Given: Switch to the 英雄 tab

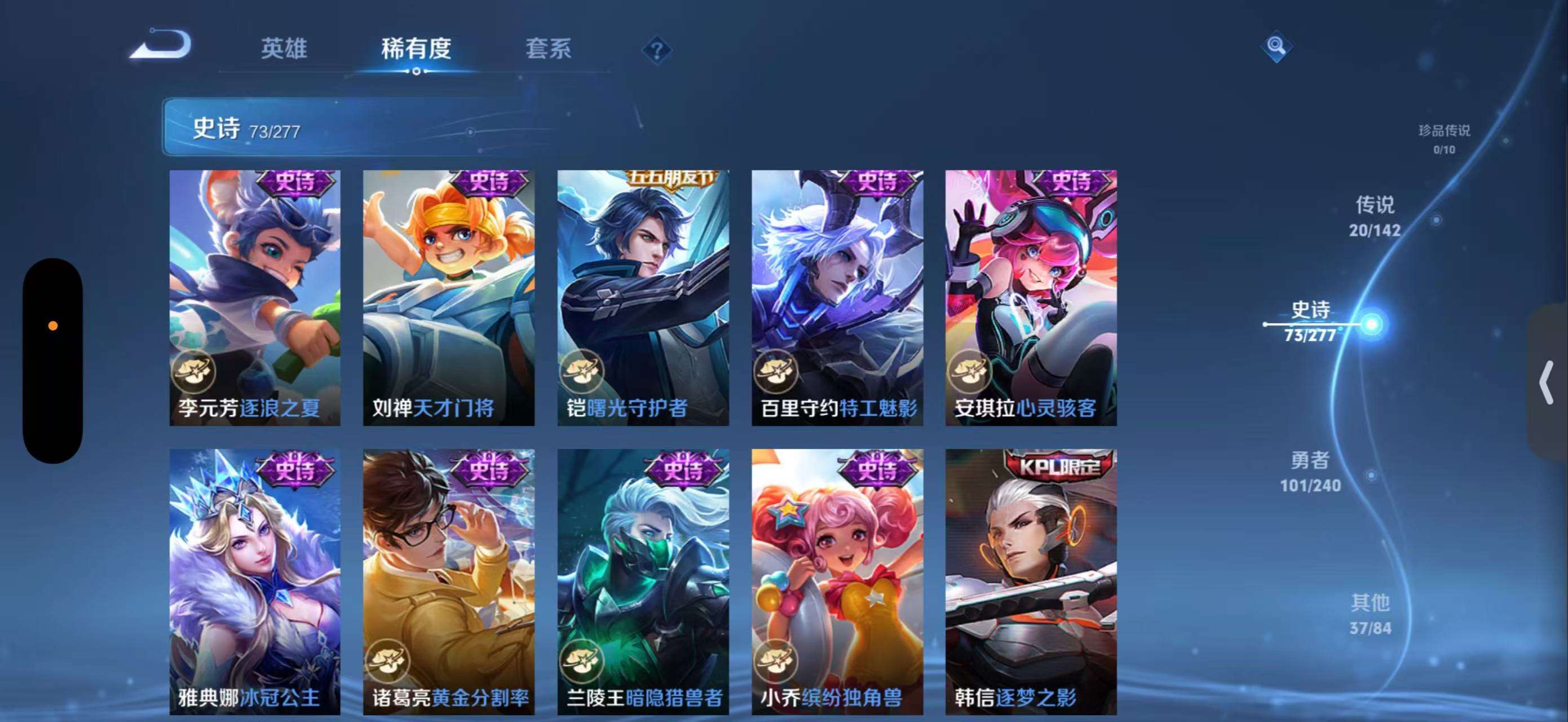Looking at the screenshot, I should click(284, 49).
